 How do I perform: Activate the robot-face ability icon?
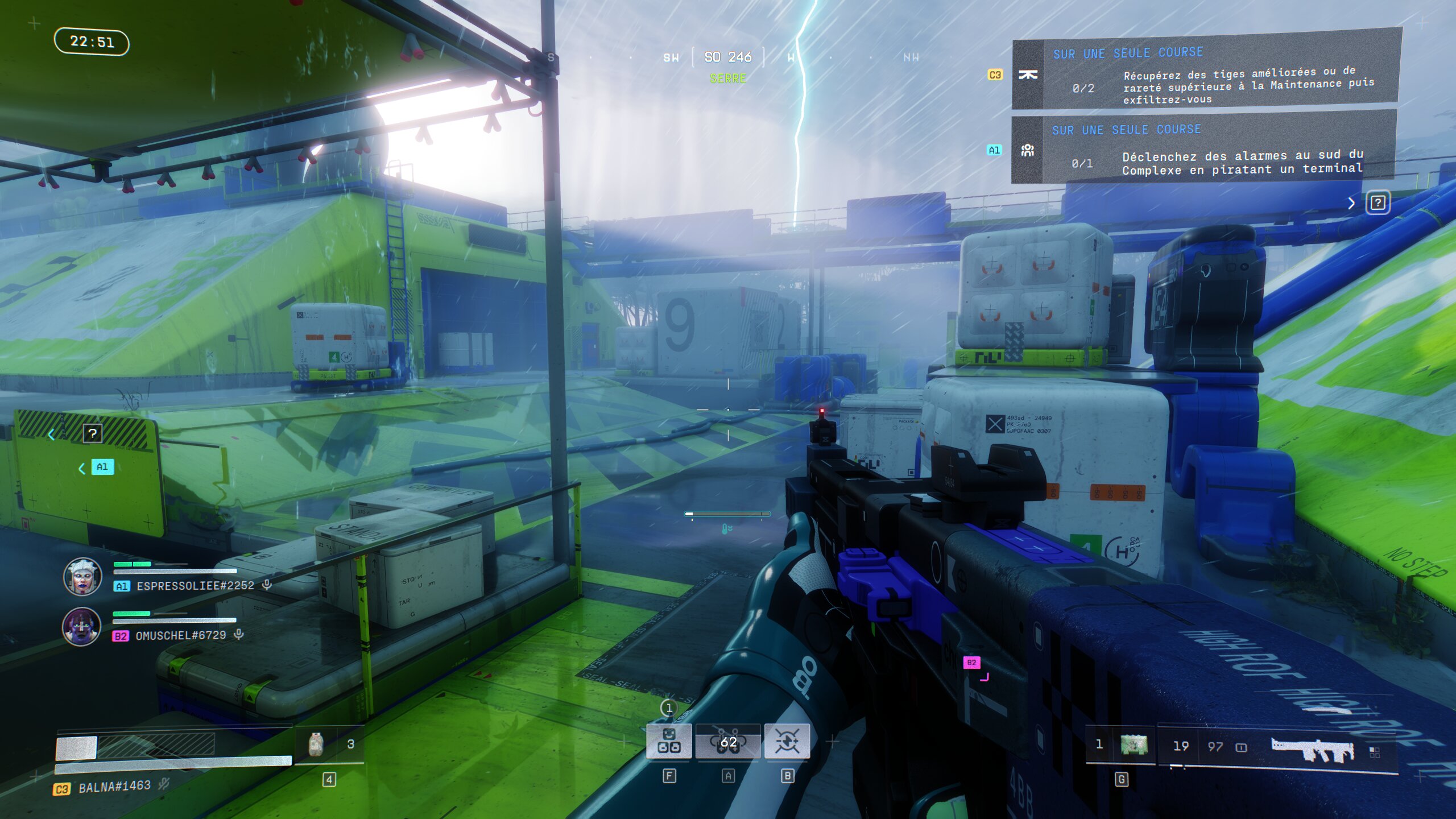click(669, 741)
